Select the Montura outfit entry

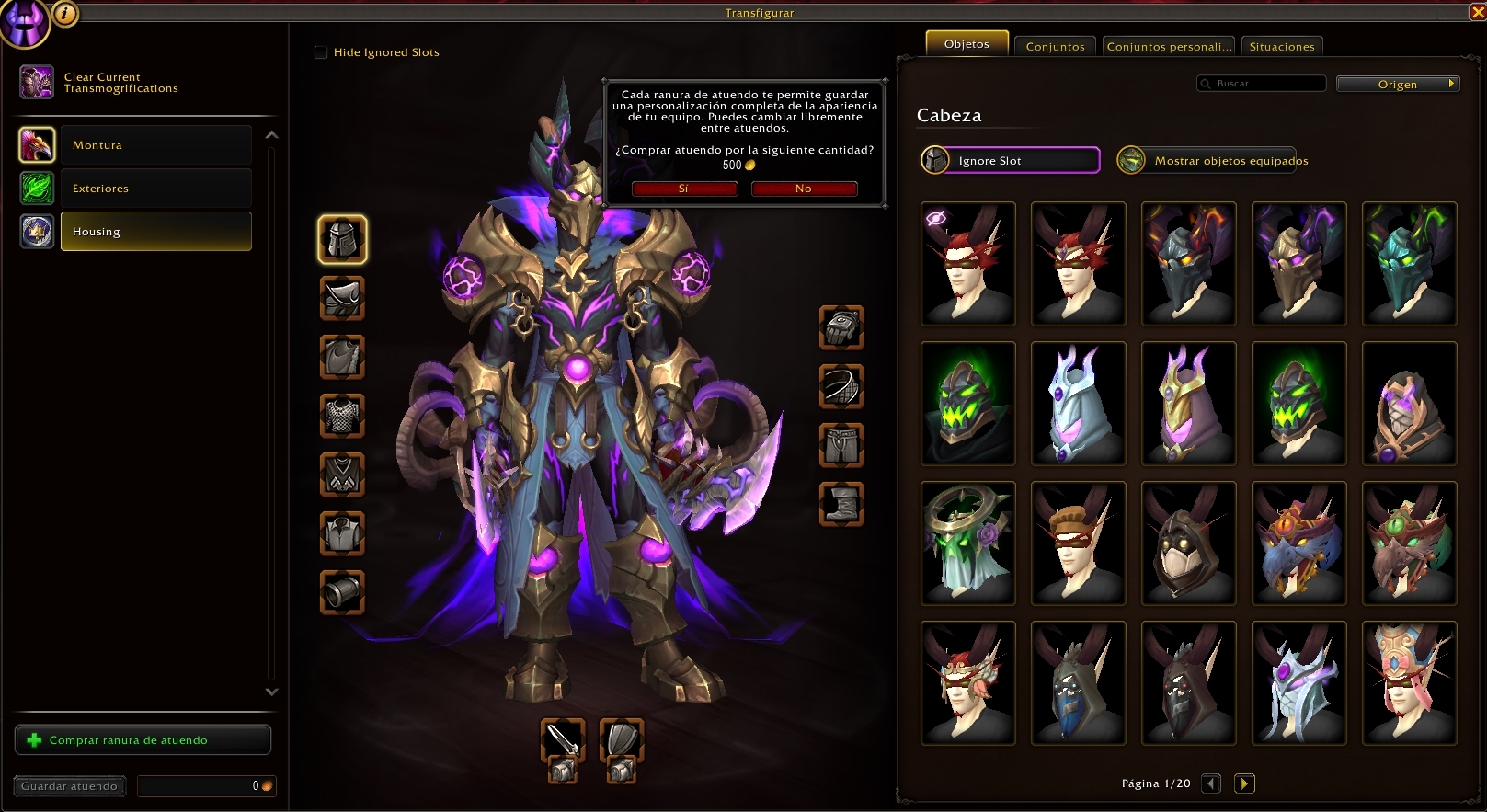tap(155, 145)
